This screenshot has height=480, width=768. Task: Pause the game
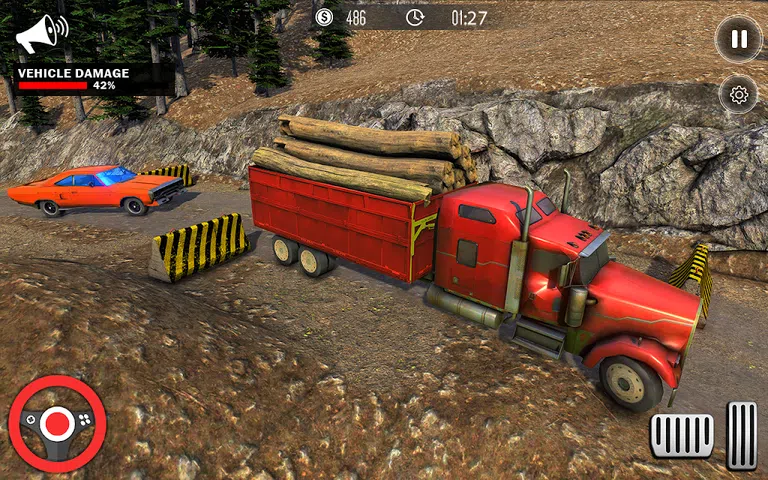[738, 39]
